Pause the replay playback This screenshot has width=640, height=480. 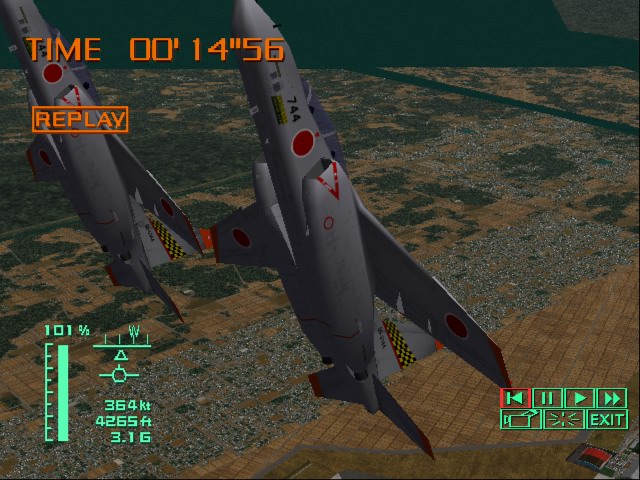[547, 398]
